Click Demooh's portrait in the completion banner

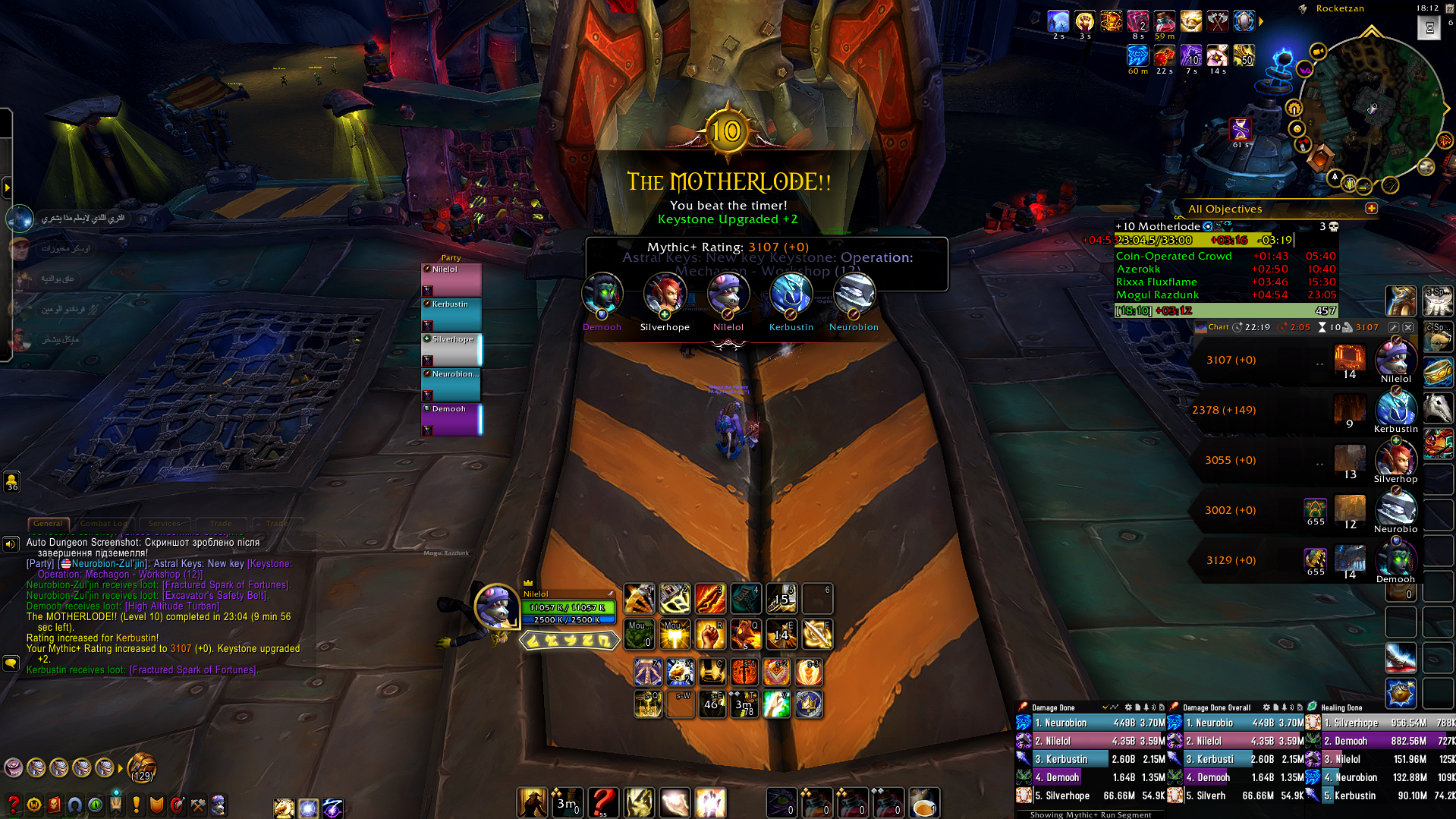[602, 295]
